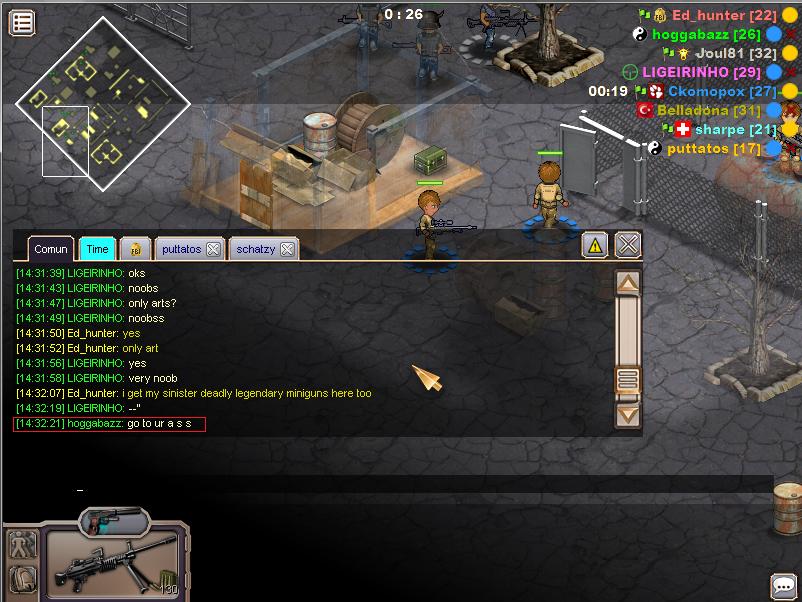The image size is (802, 602).
Task: Click the chat scroll up arrow
Action: 627,284
